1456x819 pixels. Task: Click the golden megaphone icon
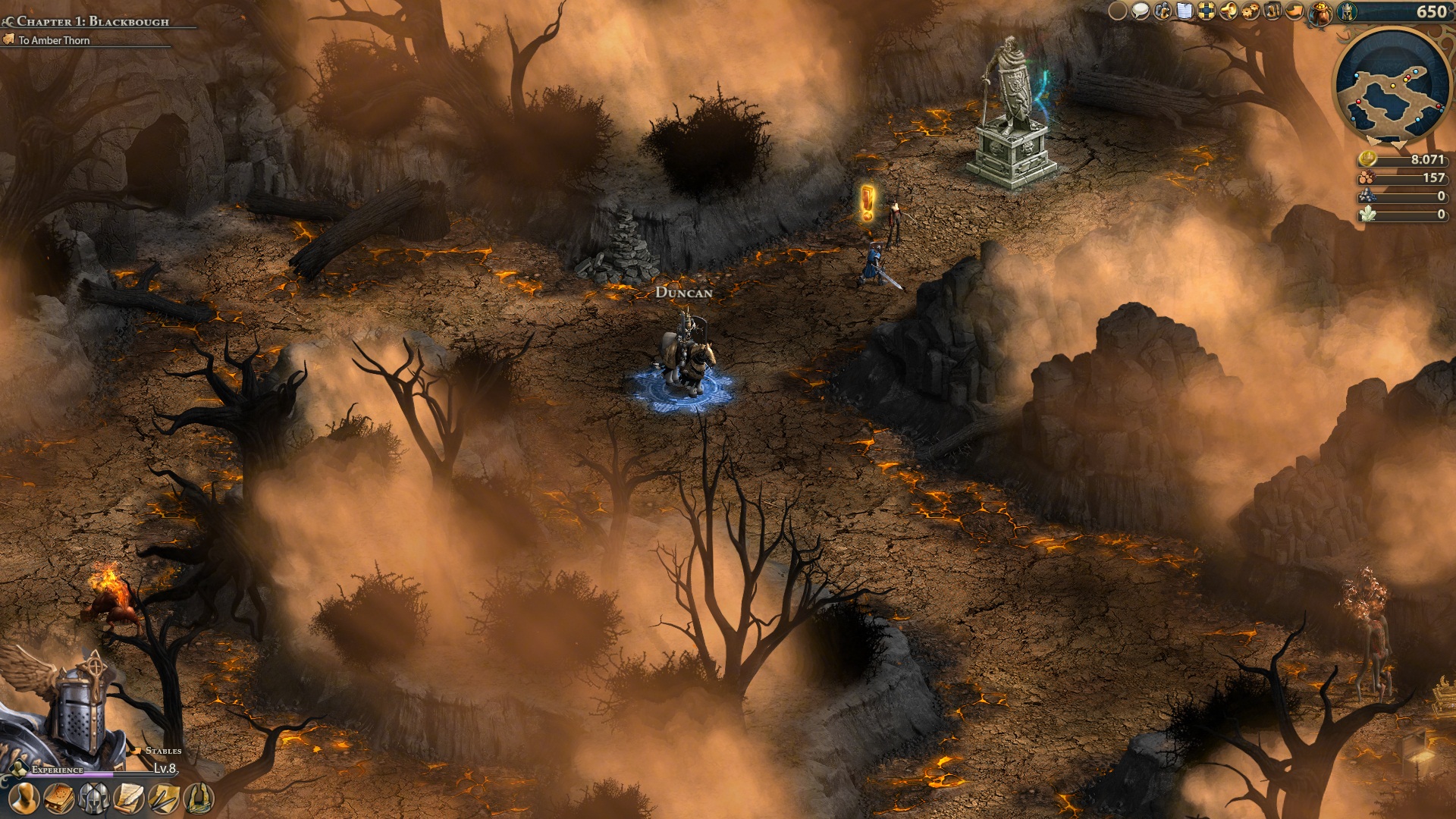1228,11
